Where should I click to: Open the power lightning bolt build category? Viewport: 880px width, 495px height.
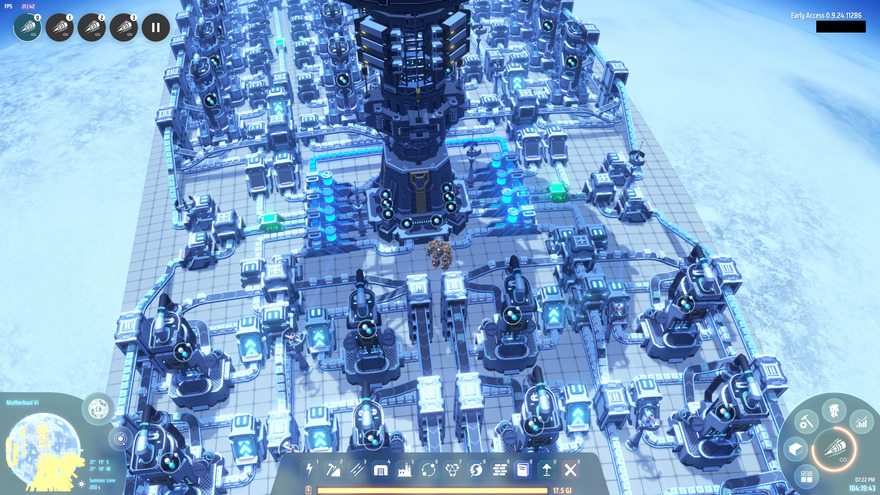[309, 469]
